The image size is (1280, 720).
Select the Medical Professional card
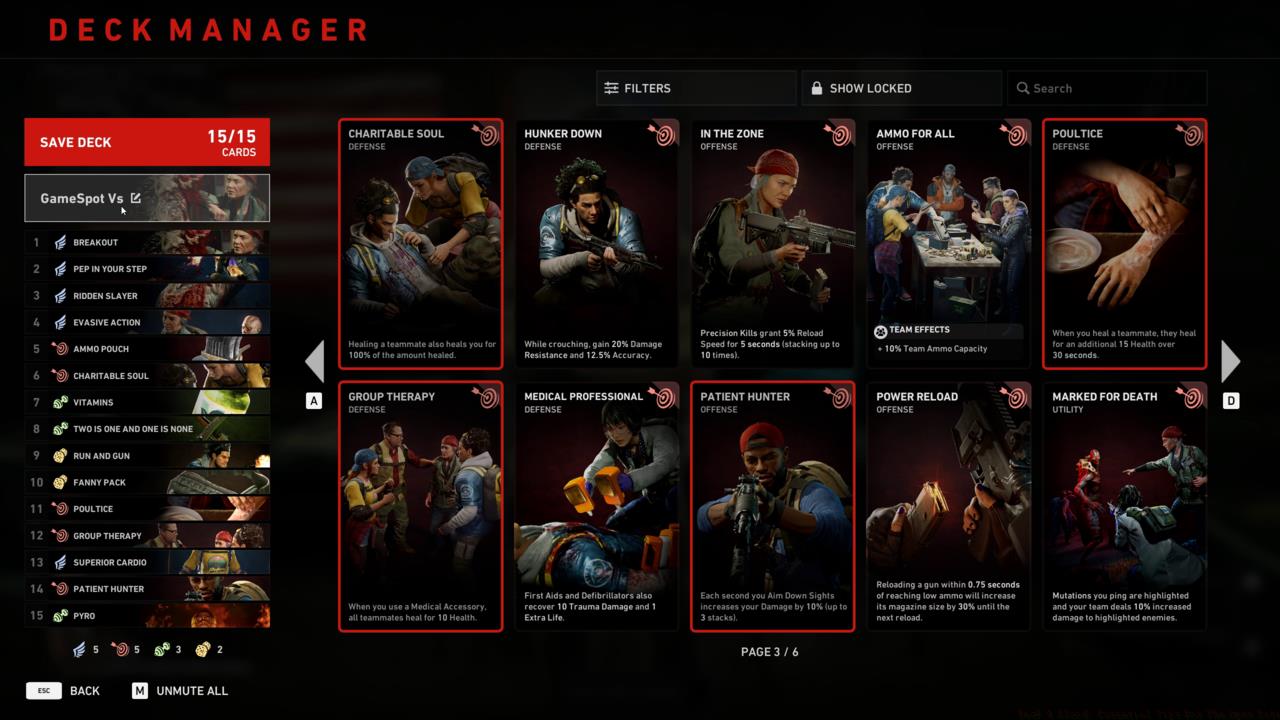pyautogui.click(x=596, y=507)
